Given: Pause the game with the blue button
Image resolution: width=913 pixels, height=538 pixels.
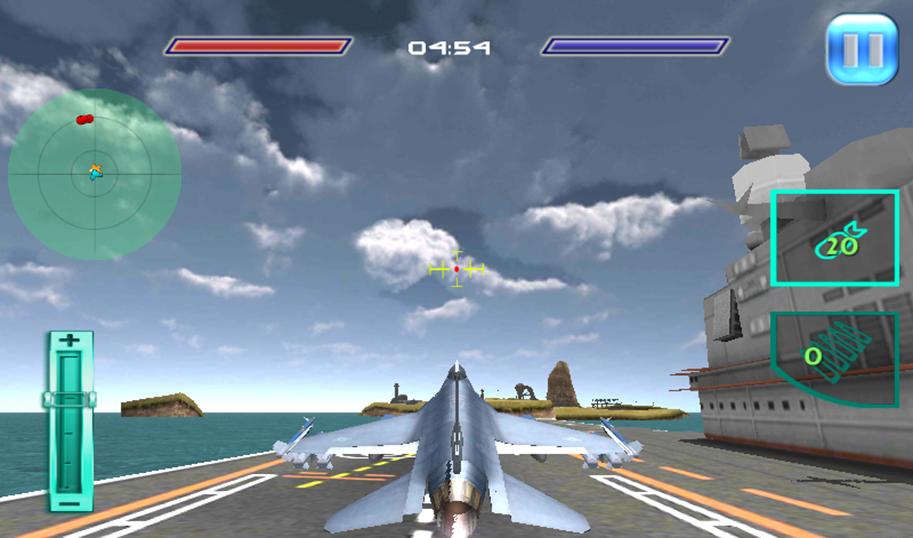Looking at the screenshot, I should (x=861, y=48).
